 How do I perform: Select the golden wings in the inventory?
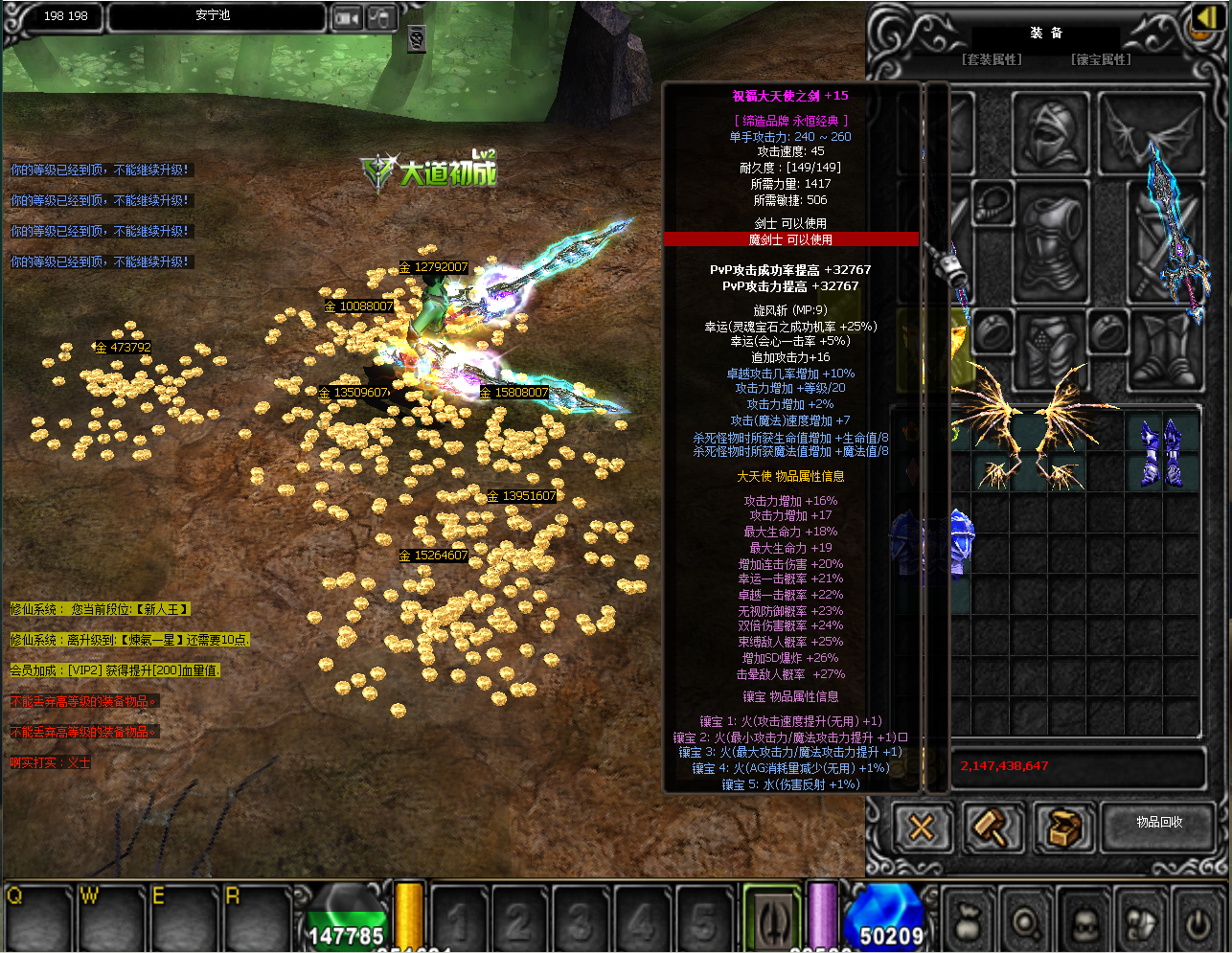(x=1029, y=436)
